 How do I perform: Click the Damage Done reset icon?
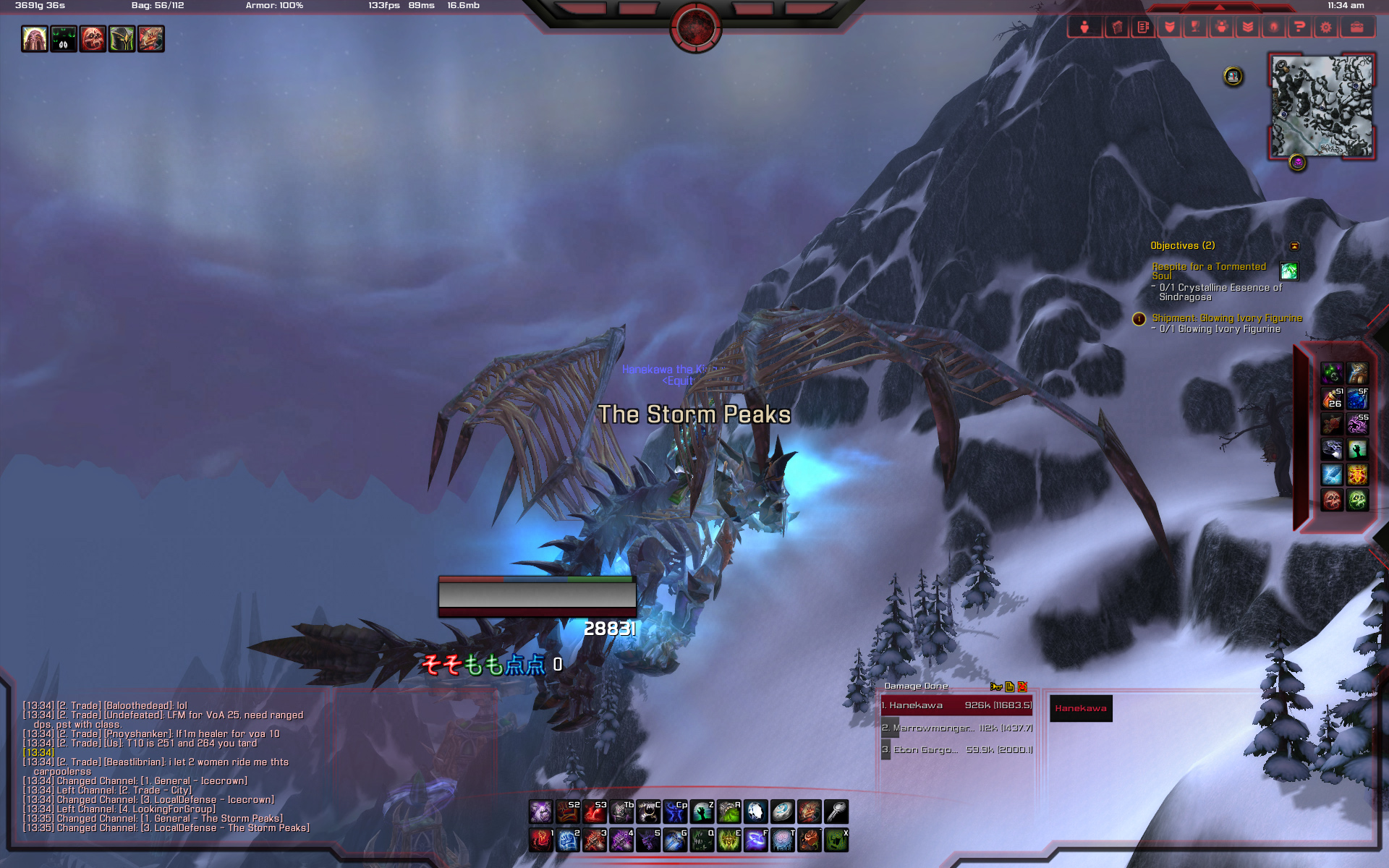1022,686
